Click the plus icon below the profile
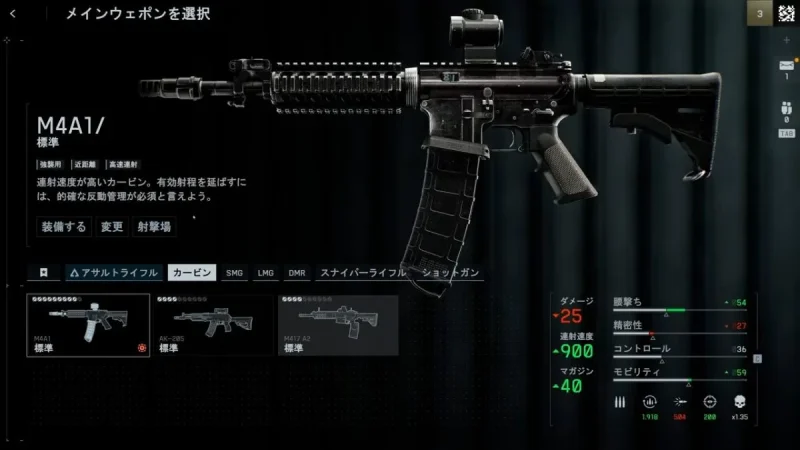Screen dimensions: 800x450 click(786, 39)
